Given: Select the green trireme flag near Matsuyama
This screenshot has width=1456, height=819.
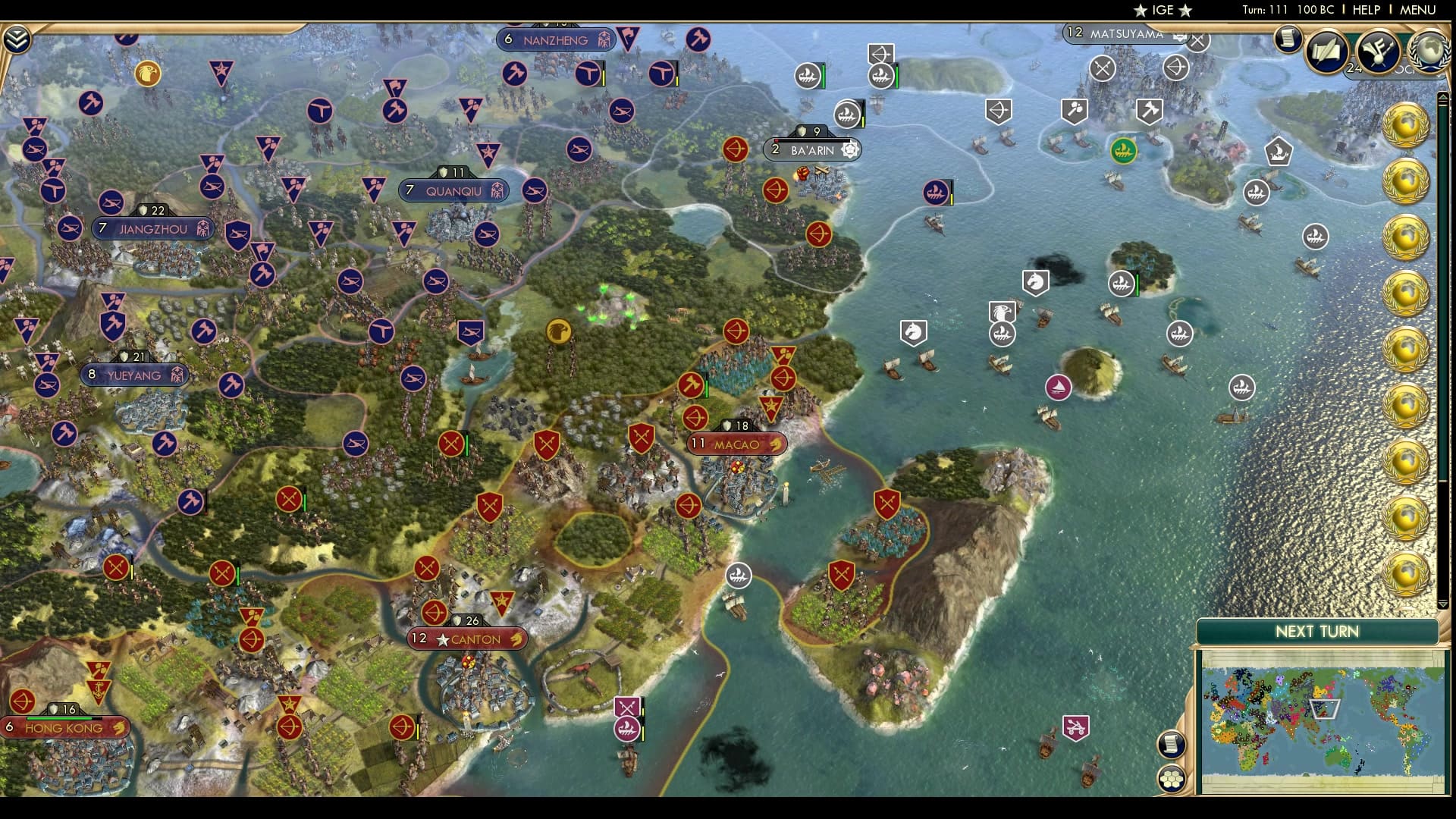Looking at the screenshot, I should coord(1124,151).
